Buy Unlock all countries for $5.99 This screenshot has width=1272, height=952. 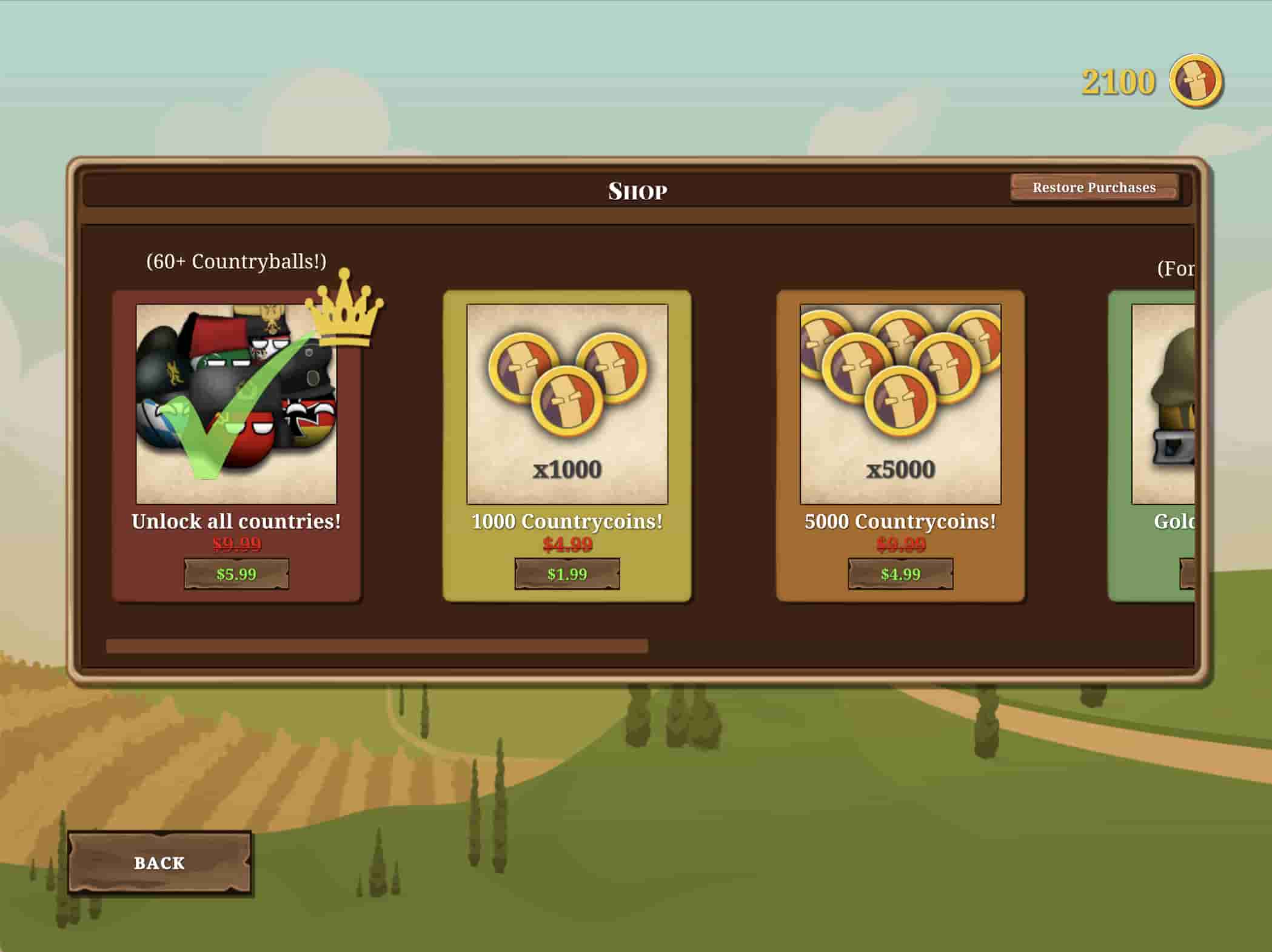236,574
